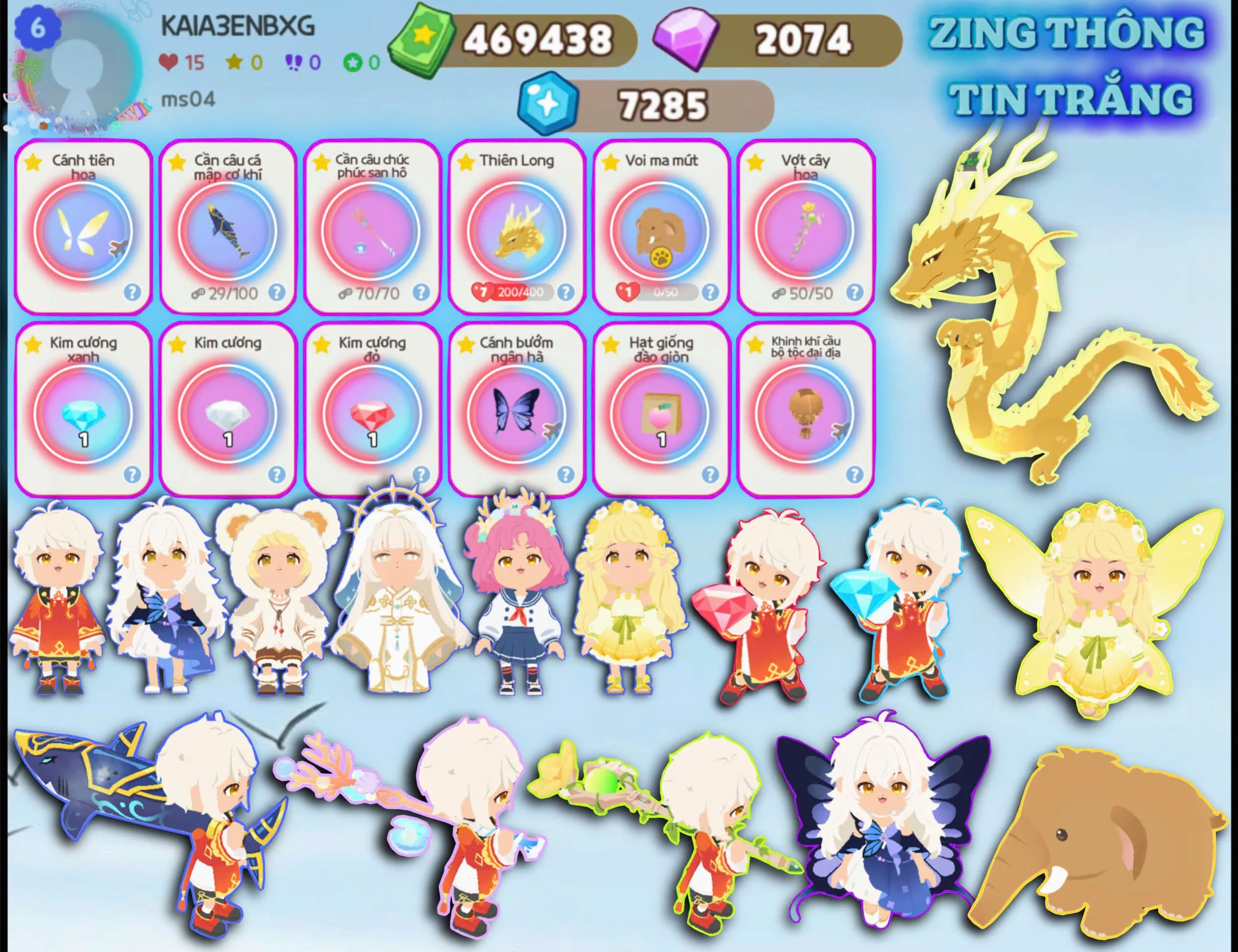Open help info on the Cánh tiên hoa card
1238x952 pixels.
pos(133,292)
